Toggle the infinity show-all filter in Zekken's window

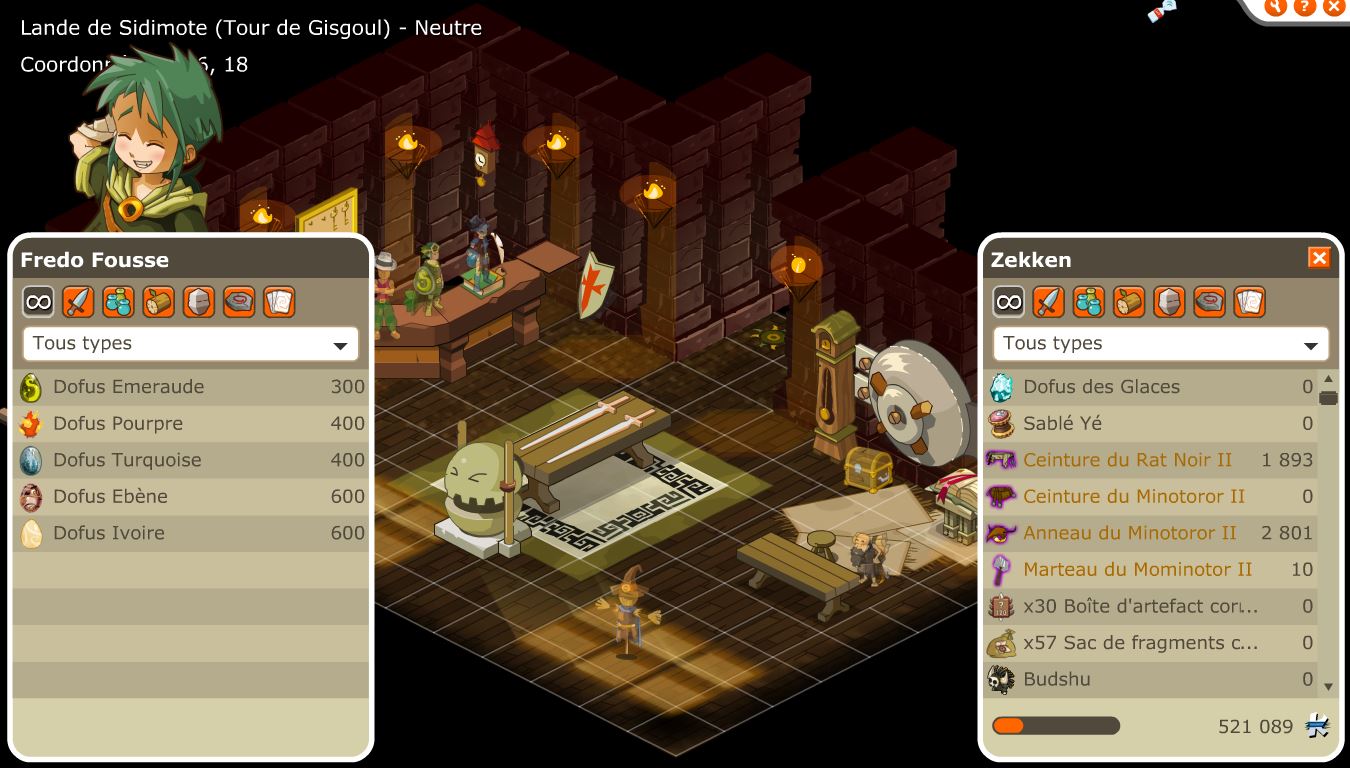tap(1008, 301)
